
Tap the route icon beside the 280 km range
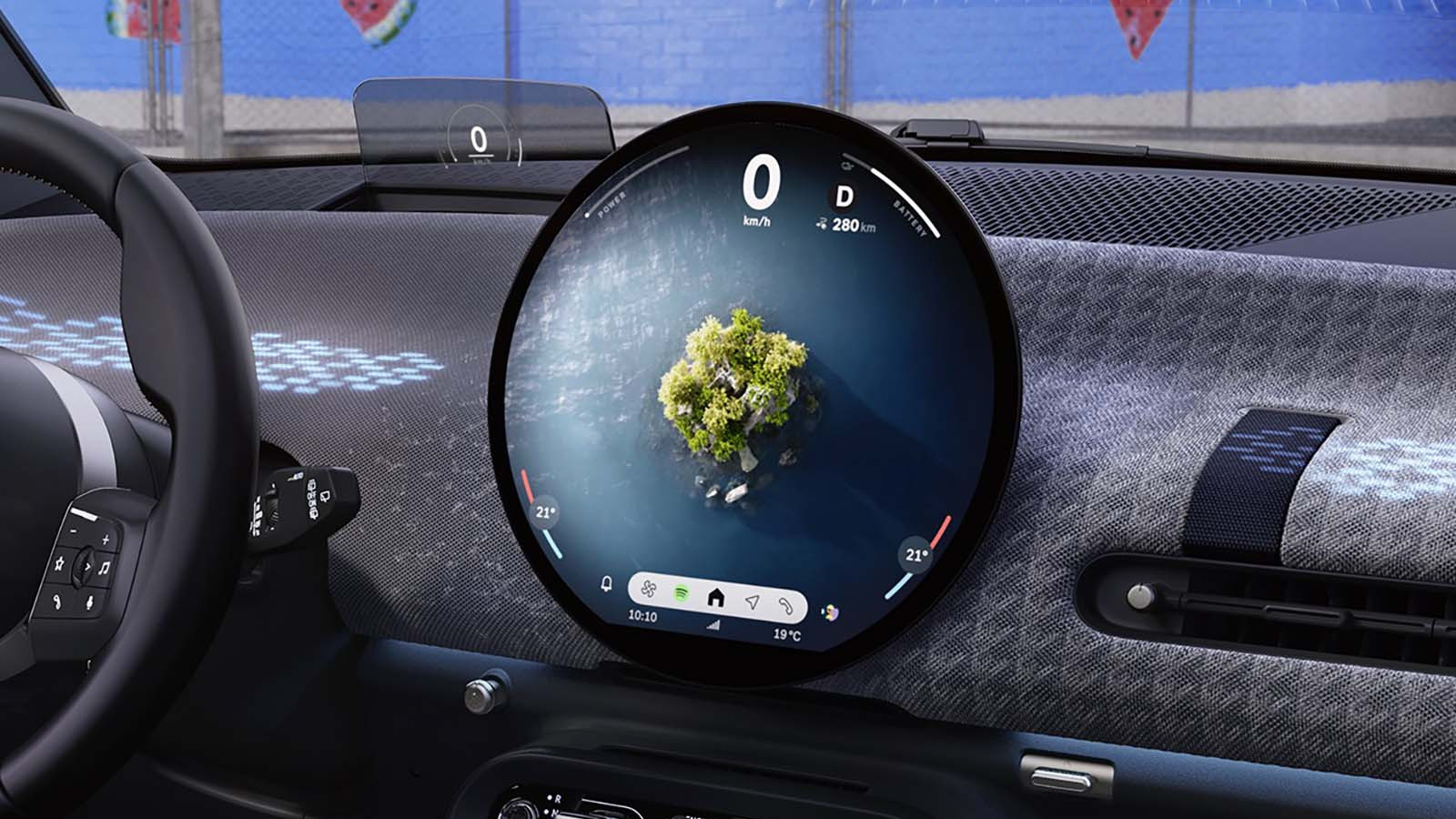pos(822,224)
